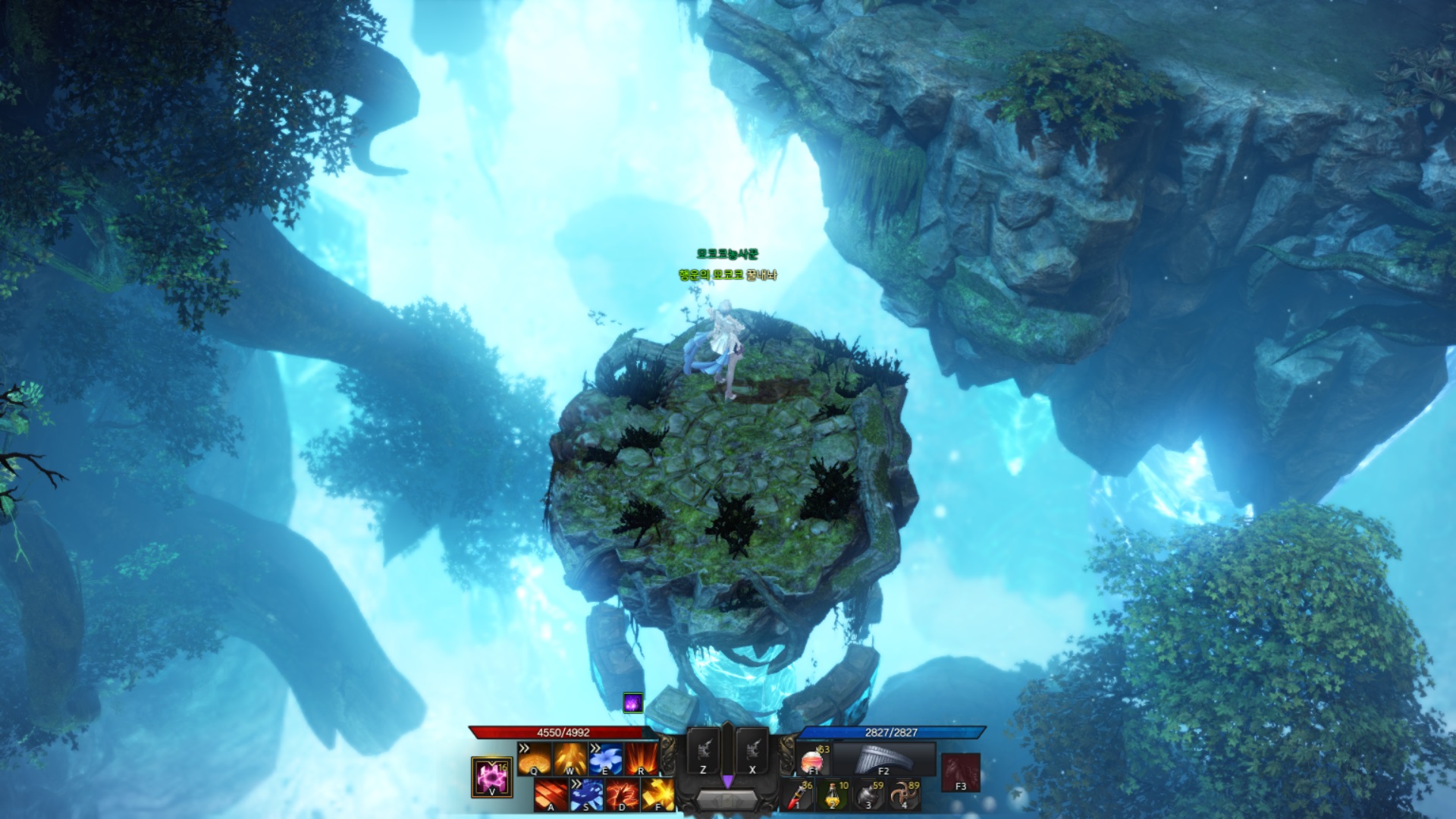Cast the blue fan skill in slot S
The height and width of the screenshot is (819, 1456).
[x=587, y=795]
